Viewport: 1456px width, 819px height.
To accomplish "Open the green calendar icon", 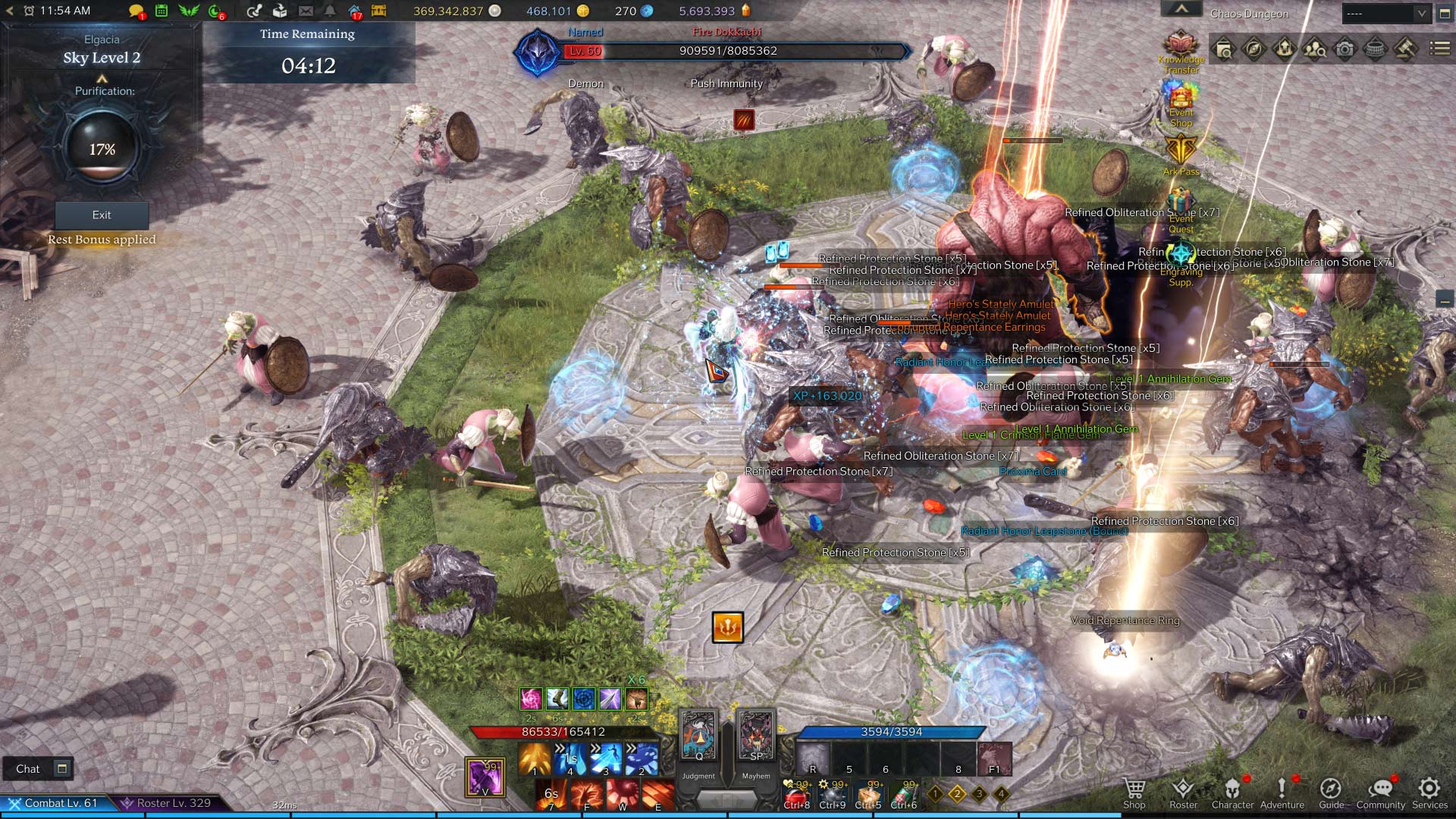I will 162,11.
